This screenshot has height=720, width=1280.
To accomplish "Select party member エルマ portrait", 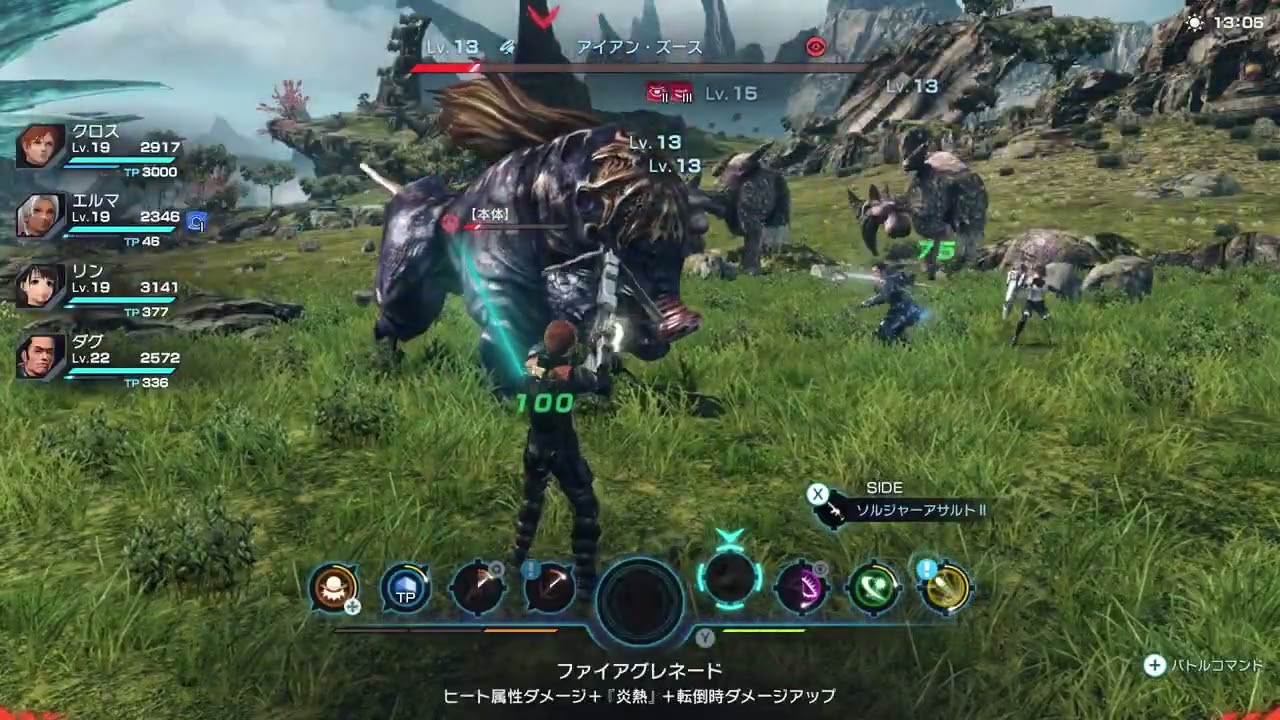I will [41, 216].
